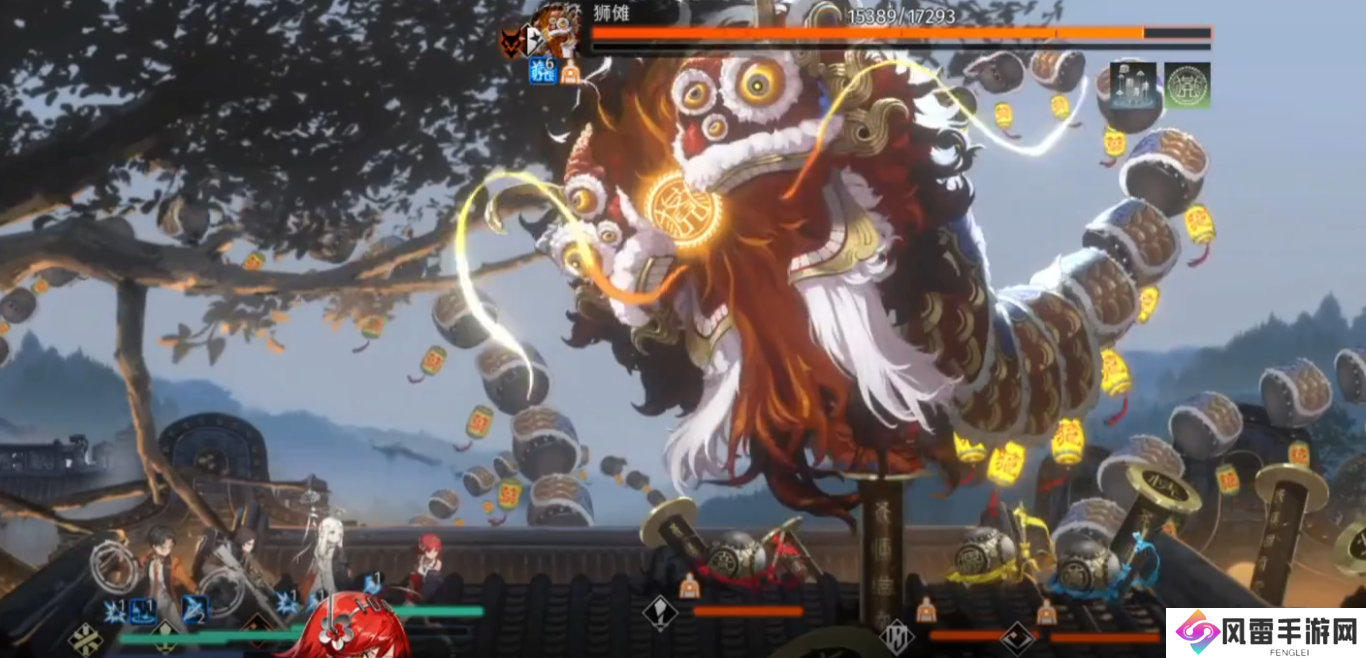The image size is (1366, 658).
Task: Click the green circular seal icon
Action: [1187, 85]
